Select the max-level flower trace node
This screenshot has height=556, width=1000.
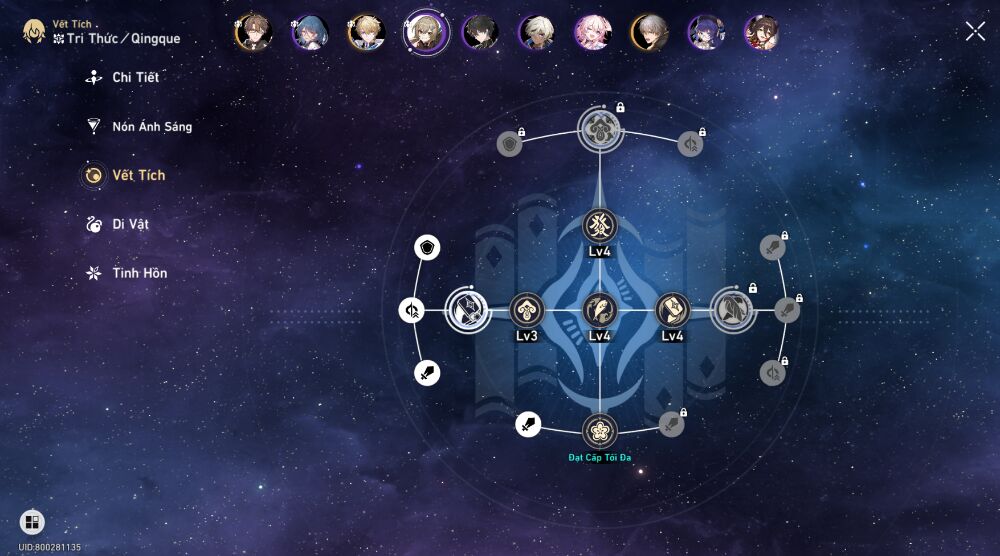pyautogui.click(x=600, y=431)
